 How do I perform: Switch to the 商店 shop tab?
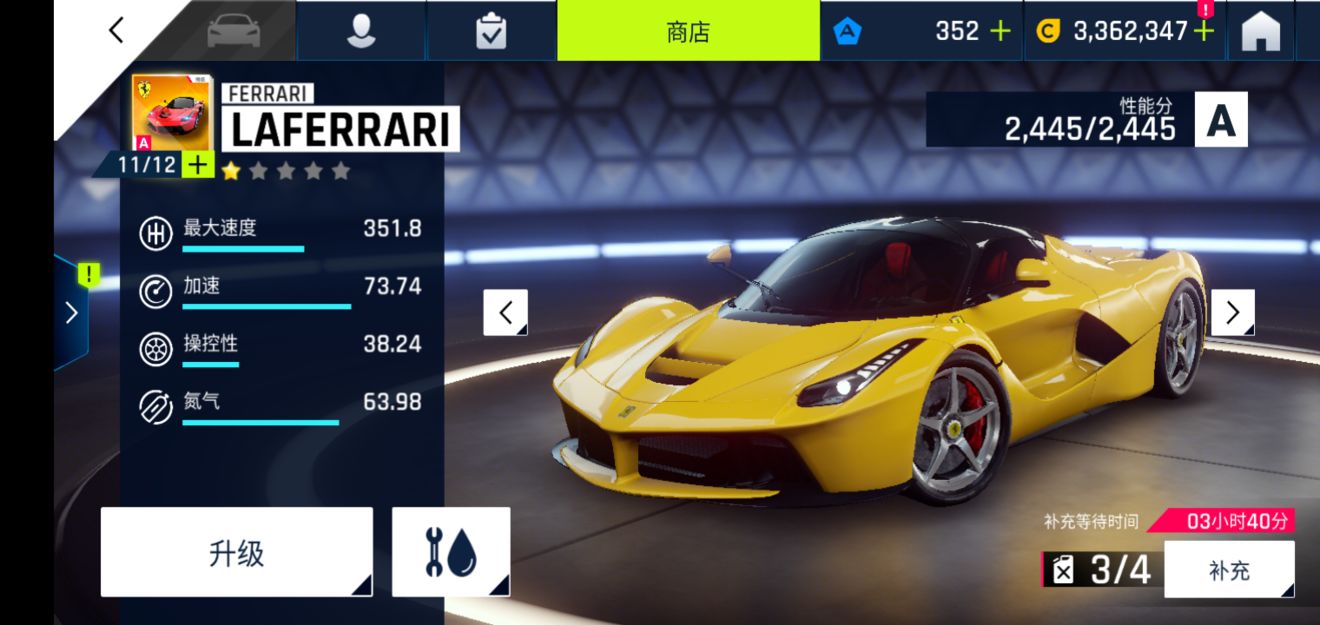[688, 31]
